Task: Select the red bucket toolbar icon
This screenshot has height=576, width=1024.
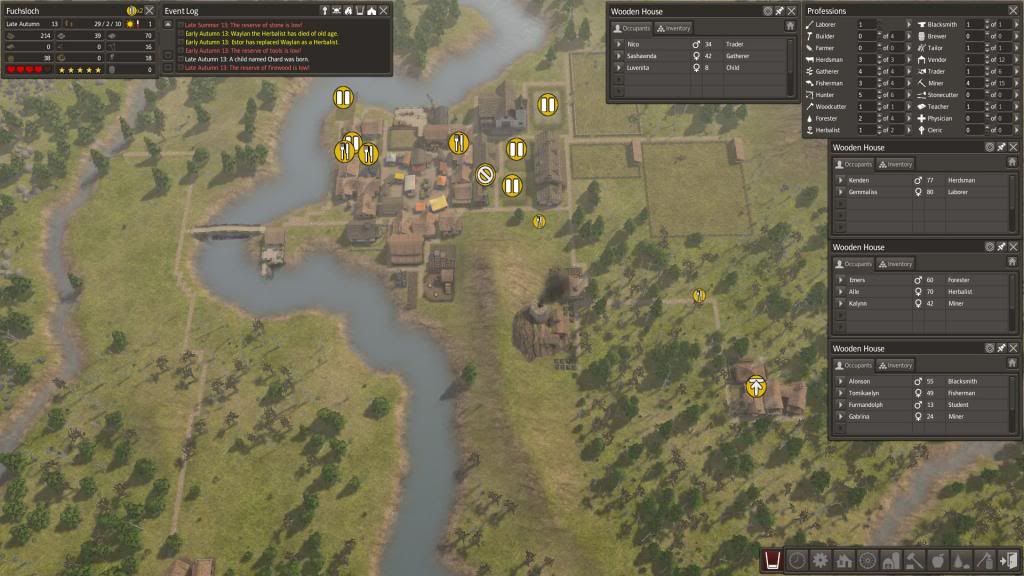Action: pos(772,561)
